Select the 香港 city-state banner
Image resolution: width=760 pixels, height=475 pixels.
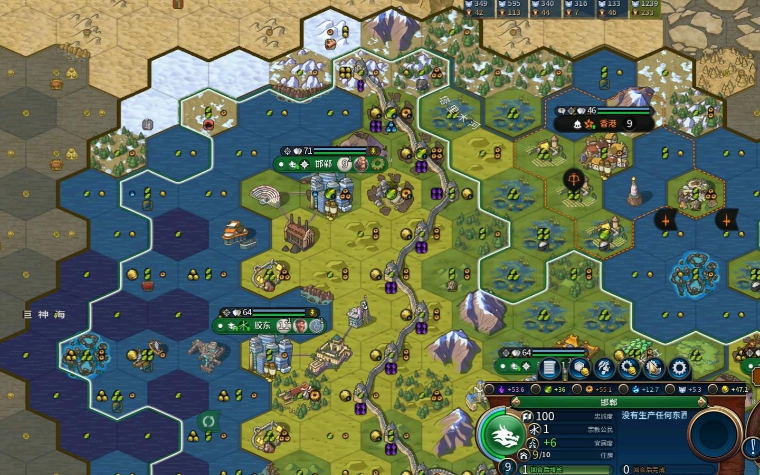[605, 124]
